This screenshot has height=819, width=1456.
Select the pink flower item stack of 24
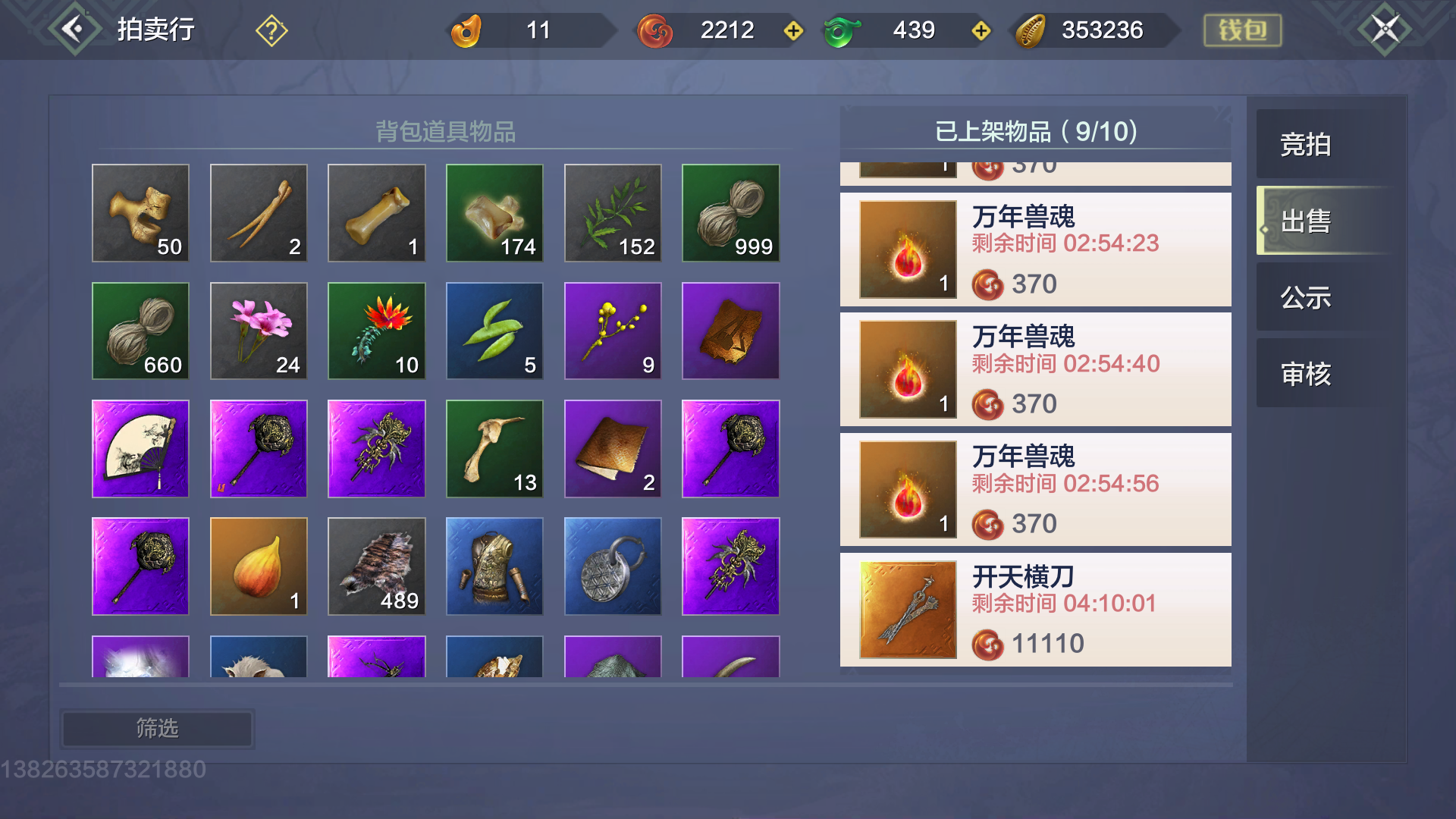[x=258, y=331]
